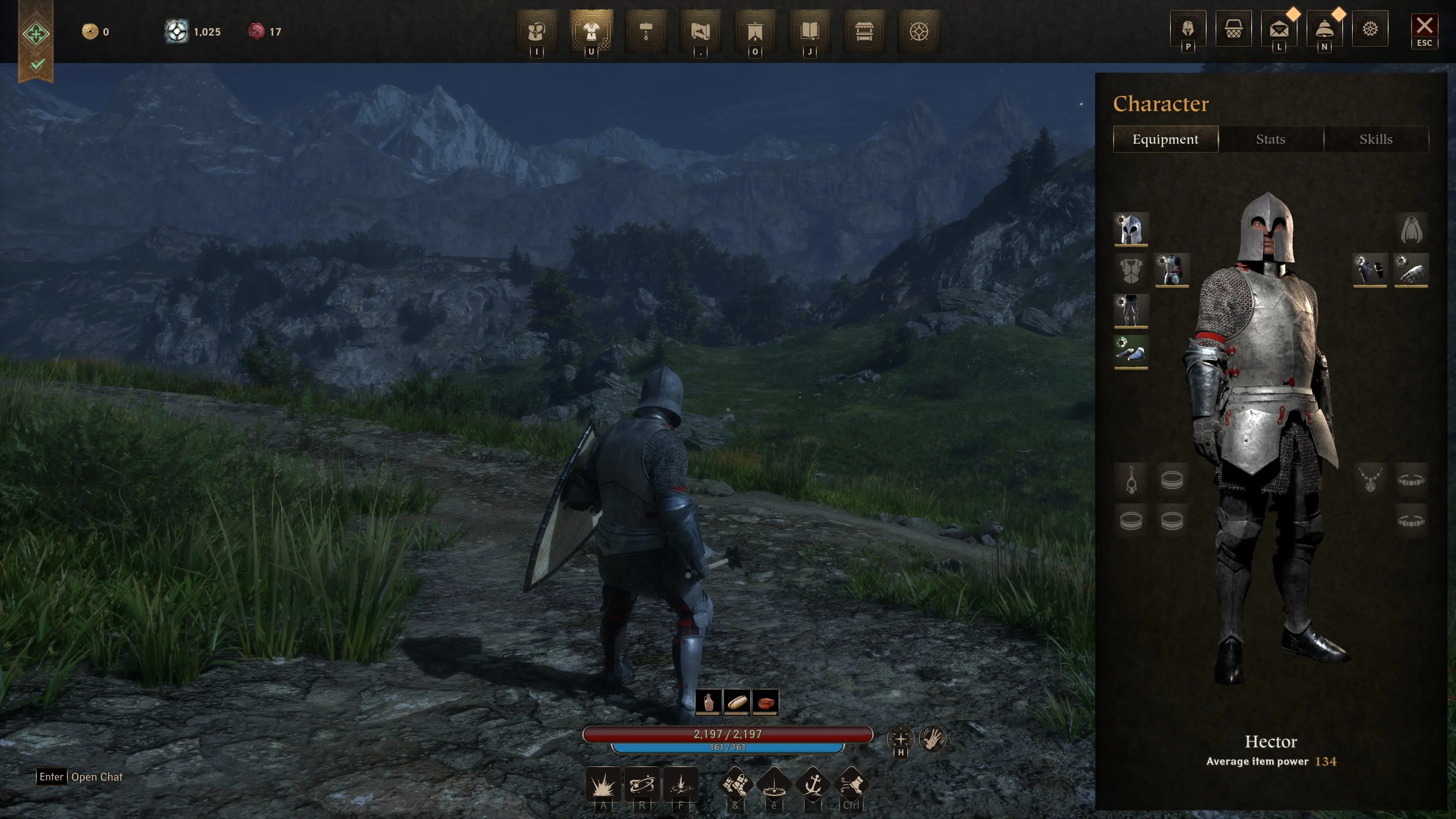Switch to the Stats tab

(x=1270, y=139)
